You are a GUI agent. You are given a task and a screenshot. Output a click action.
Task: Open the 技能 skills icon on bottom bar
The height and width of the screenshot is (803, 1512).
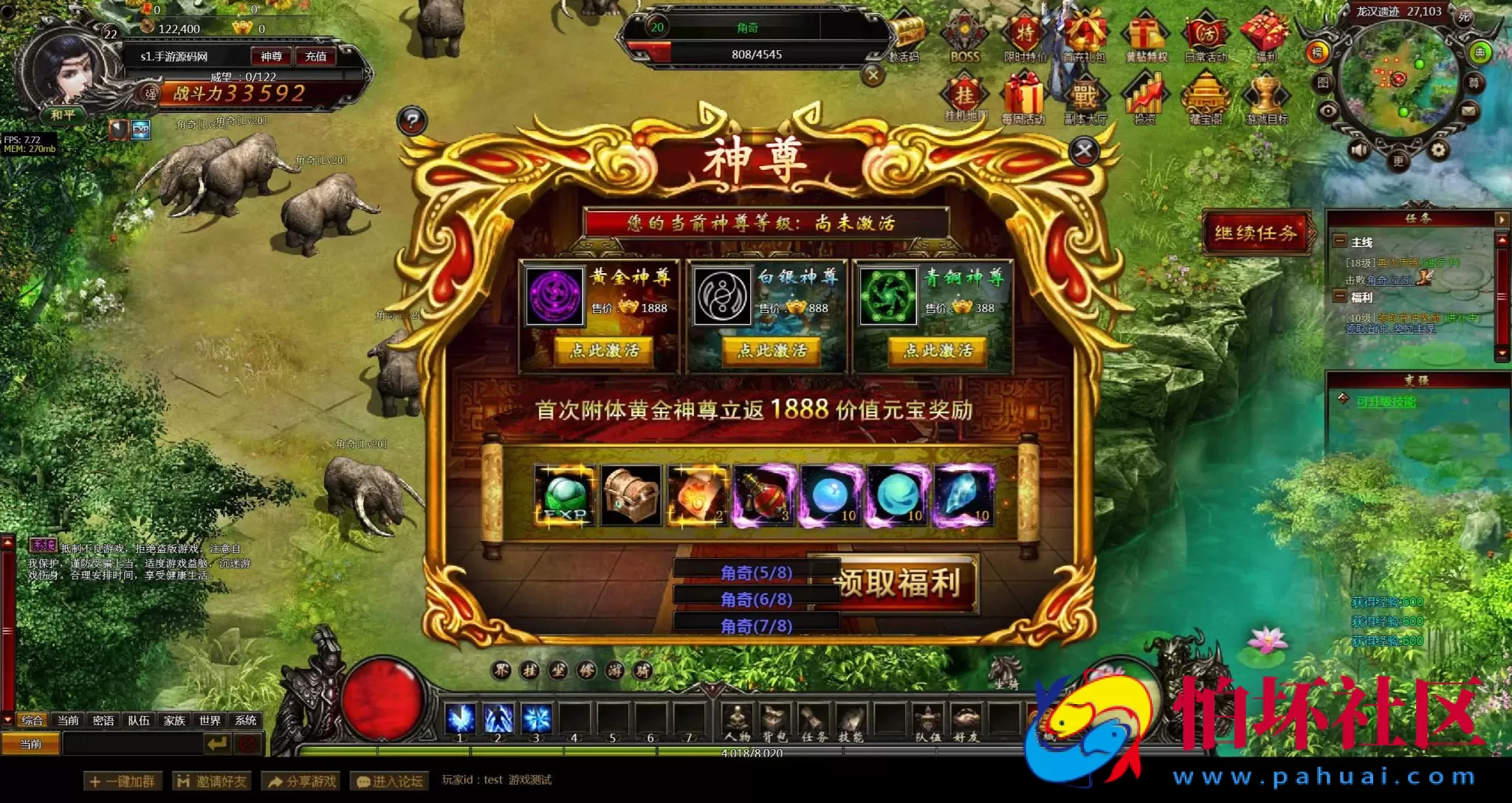pos(850,716)
